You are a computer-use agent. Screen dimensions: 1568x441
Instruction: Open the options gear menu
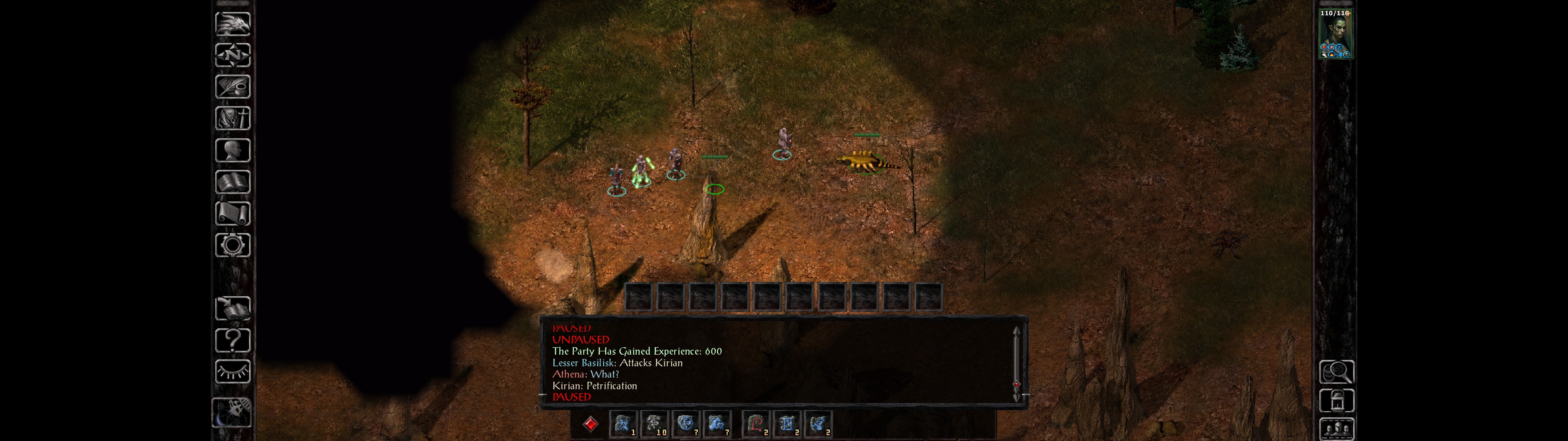pos(232,245)
